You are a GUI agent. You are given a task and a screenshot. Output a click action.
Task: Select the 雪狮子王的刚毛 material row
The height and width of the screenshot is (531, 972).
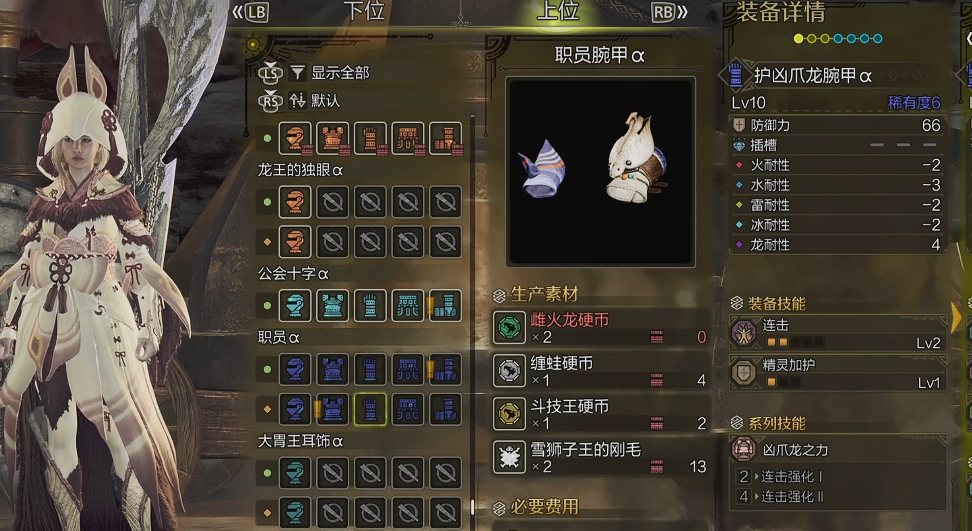[600, 457]
